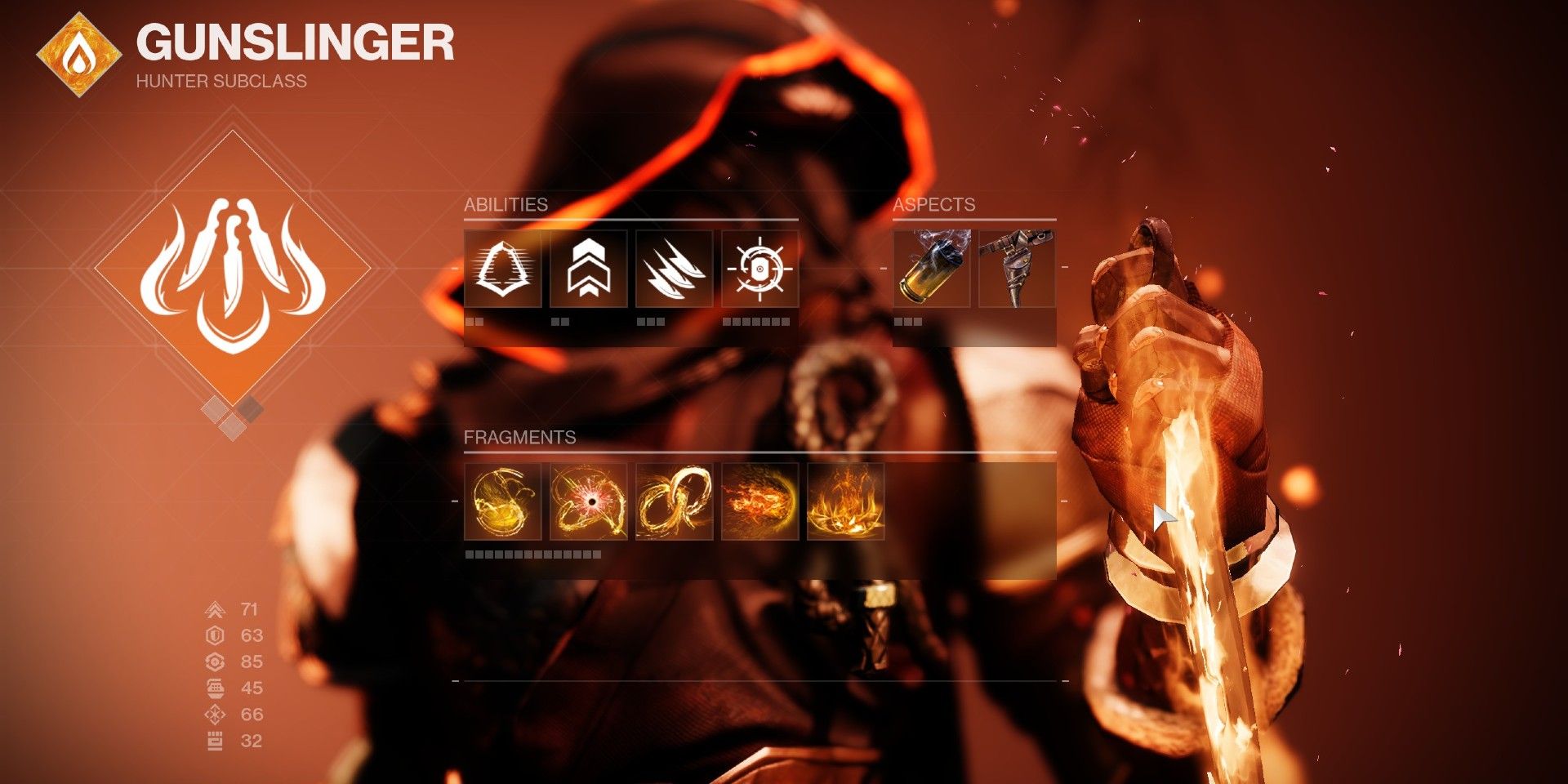Select the class ability dodge icon

(x=501, y=269)
